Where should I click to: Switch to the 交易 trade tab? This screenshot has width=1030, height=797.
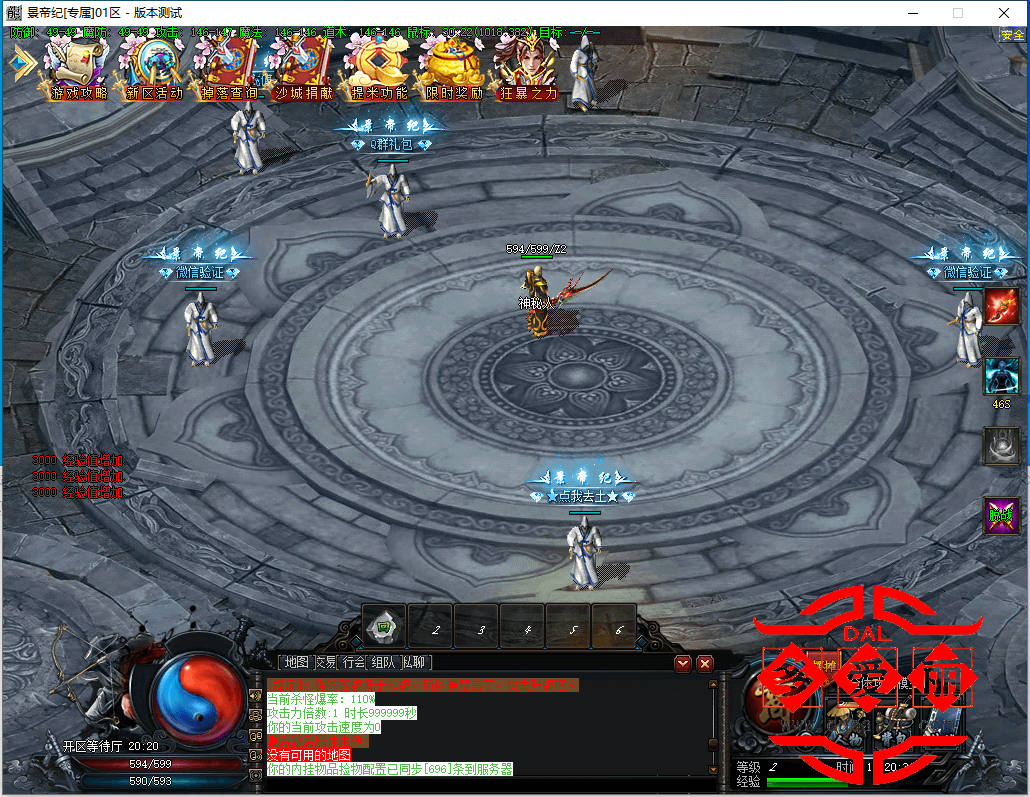click(x=325, y=662)
